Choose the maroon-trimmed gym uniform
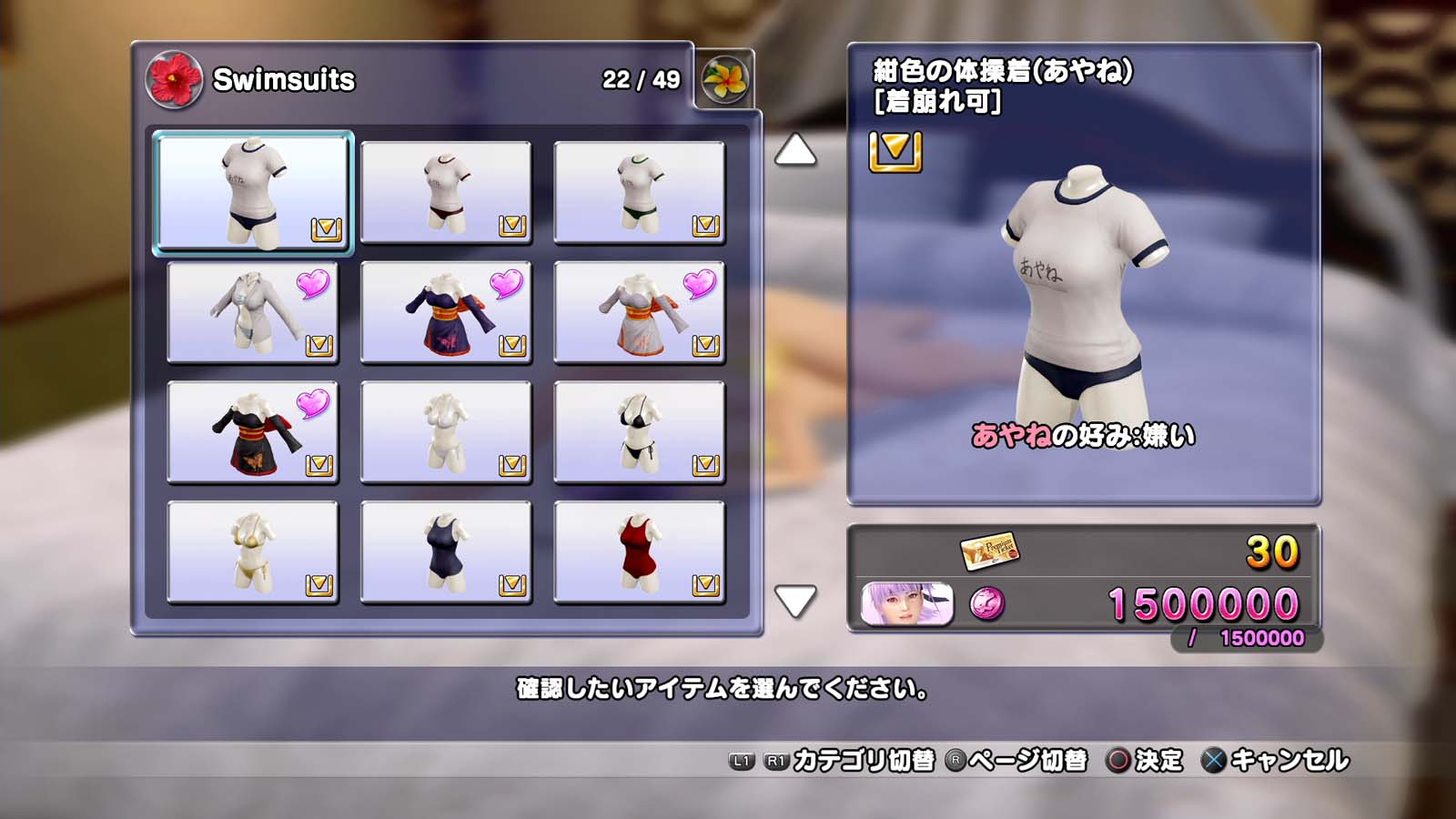This screenshot has height=819, width=1456. point(446,192)
